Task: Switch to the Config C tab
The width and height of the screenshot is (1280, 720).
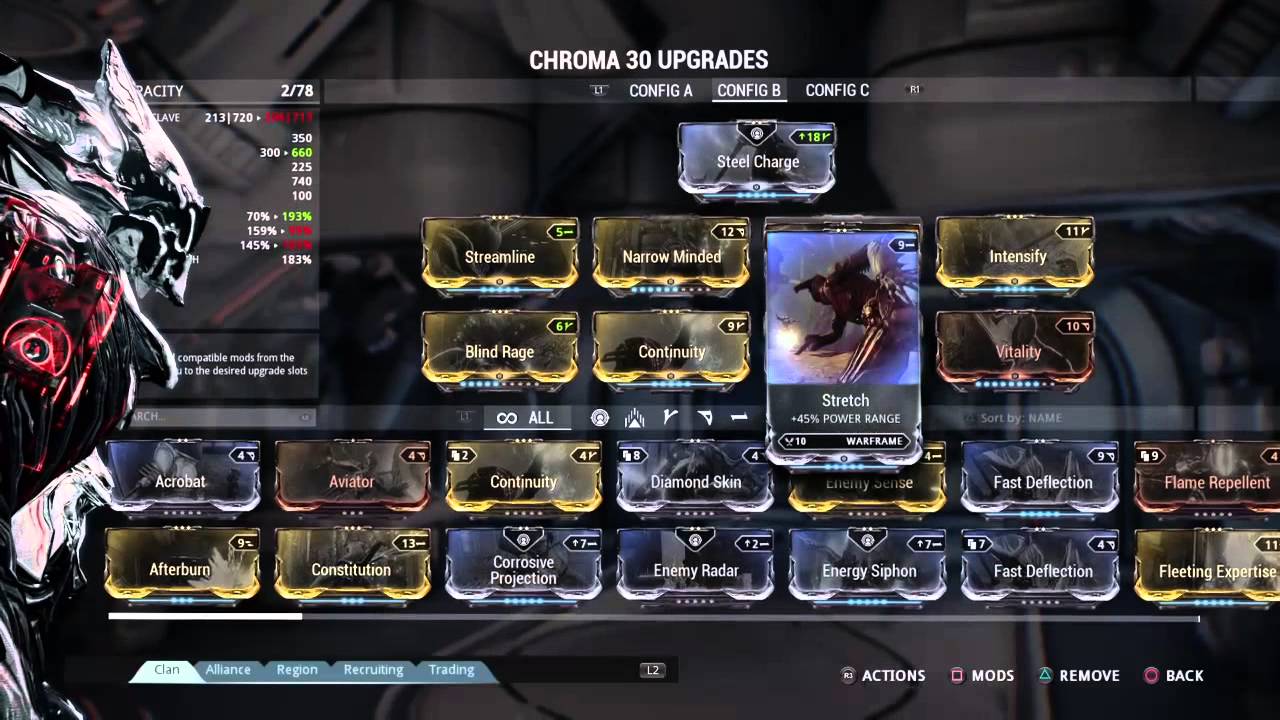Action: tap(837, 90)
